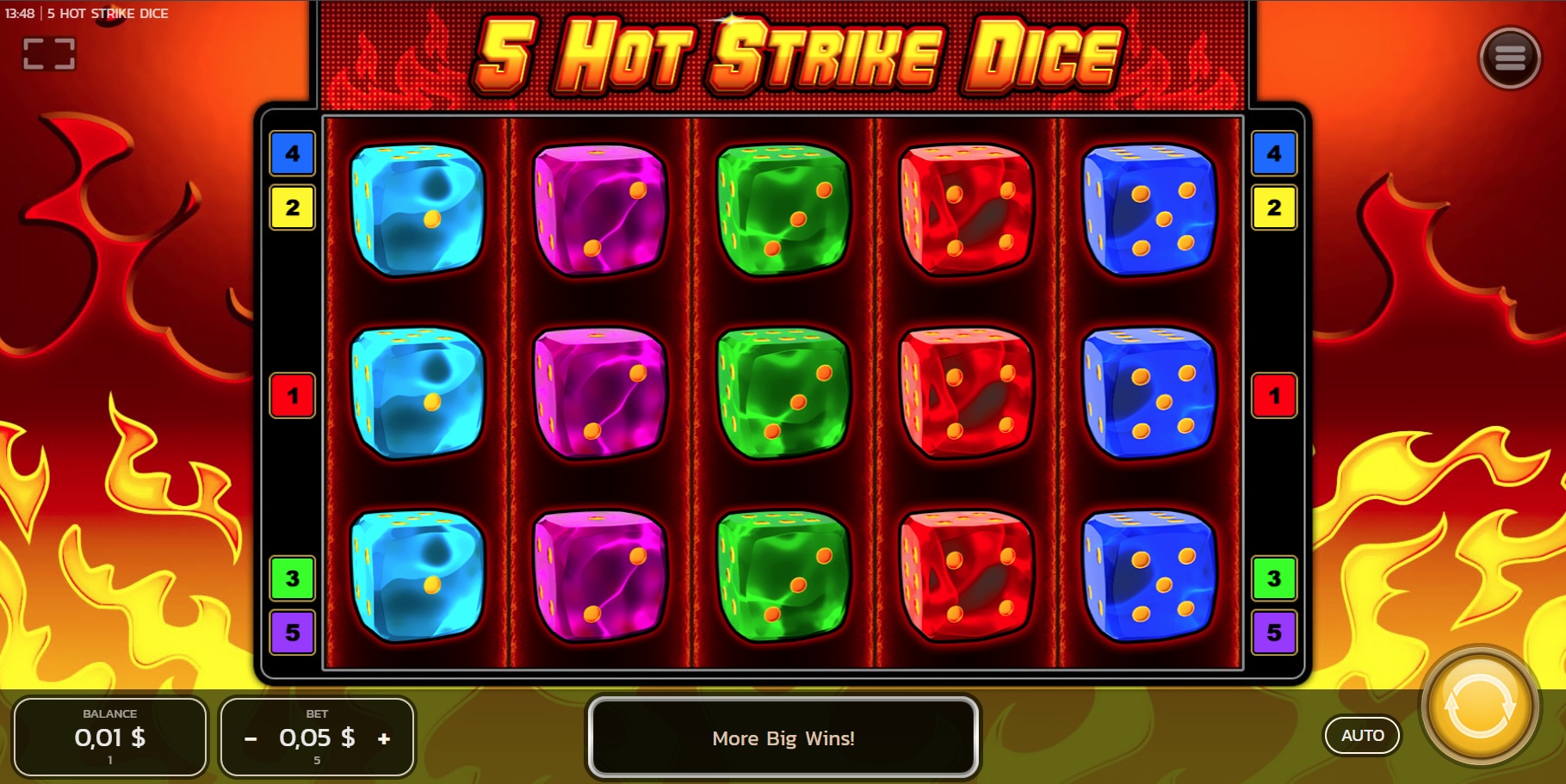Image resolution: width=1566 pixels, height=784 pixels.
Task: Click the Balance display panel
Action: [109, 738]
